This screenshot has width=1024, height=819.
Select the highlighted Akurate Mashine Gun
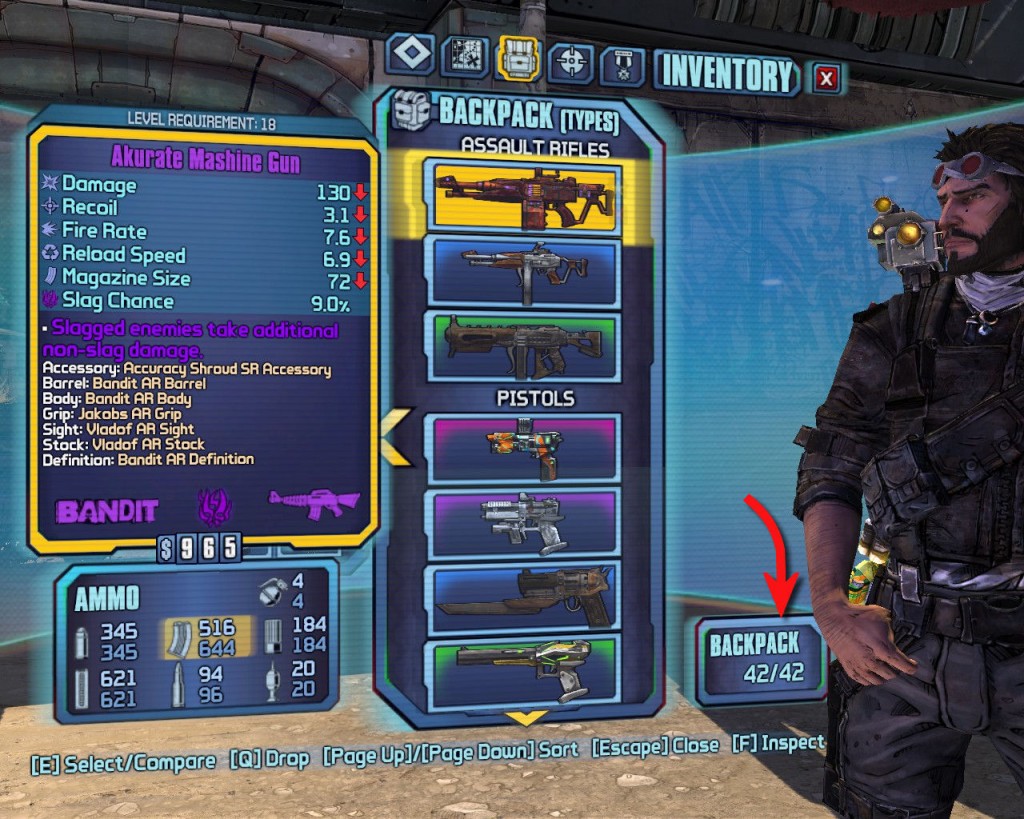coord(526,195)
